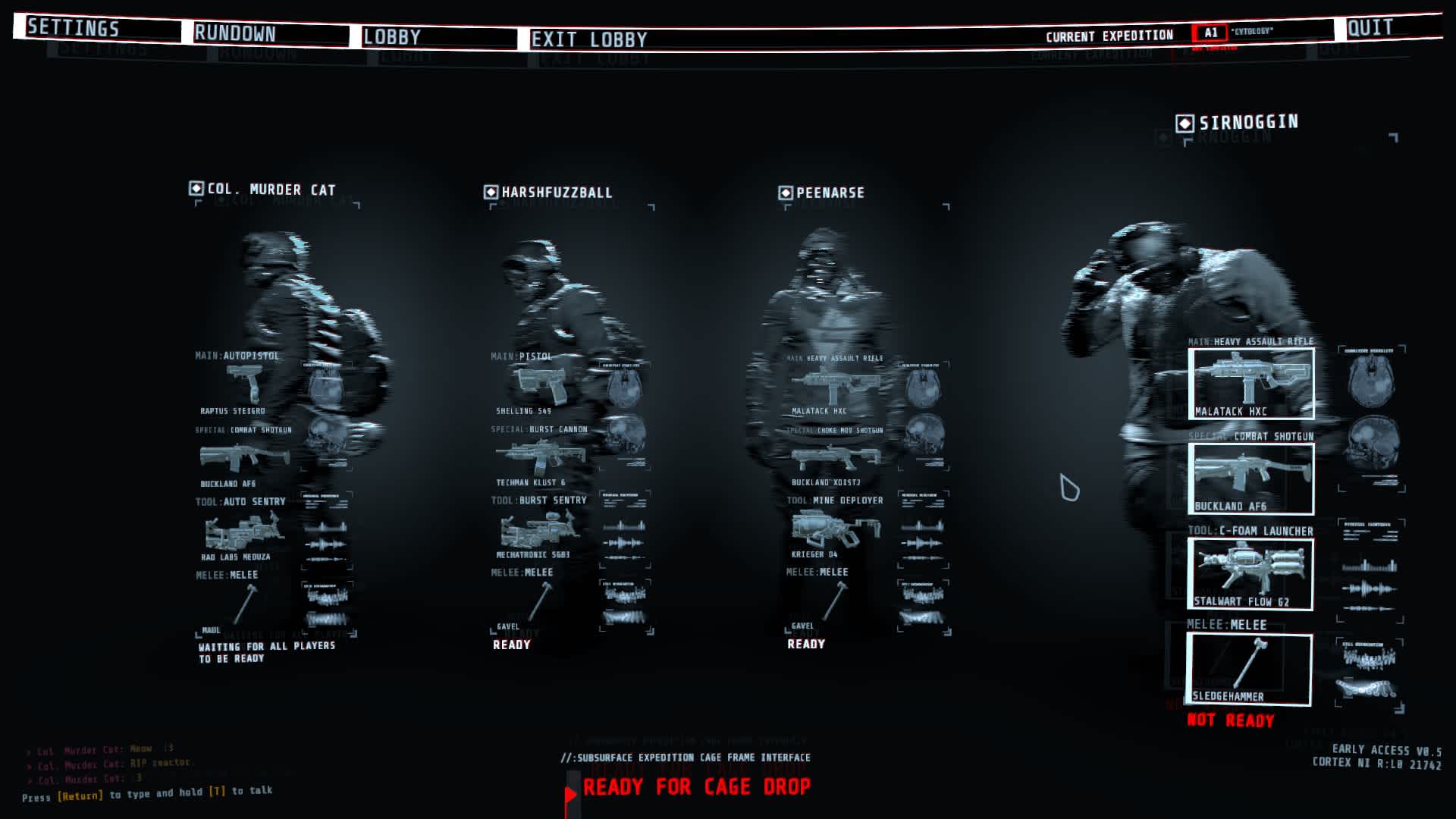Select the Malatack HXC heavy assault rifle icon

tap(1251, 383)
